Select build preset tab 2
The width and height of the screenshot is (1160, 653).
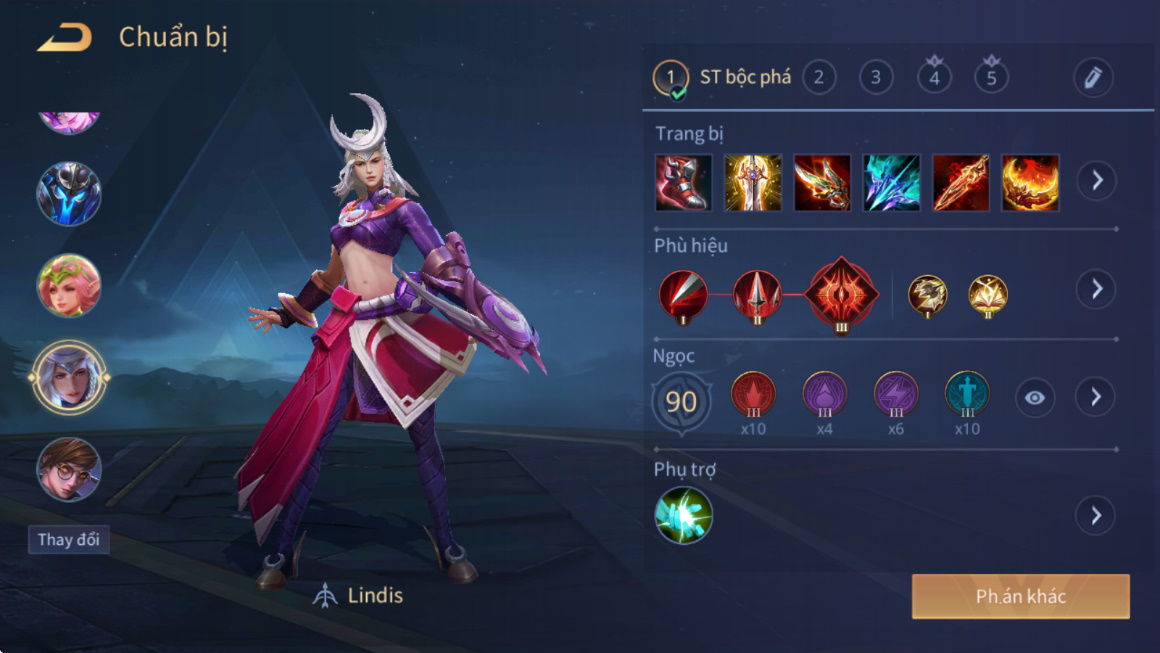point(819,77)
